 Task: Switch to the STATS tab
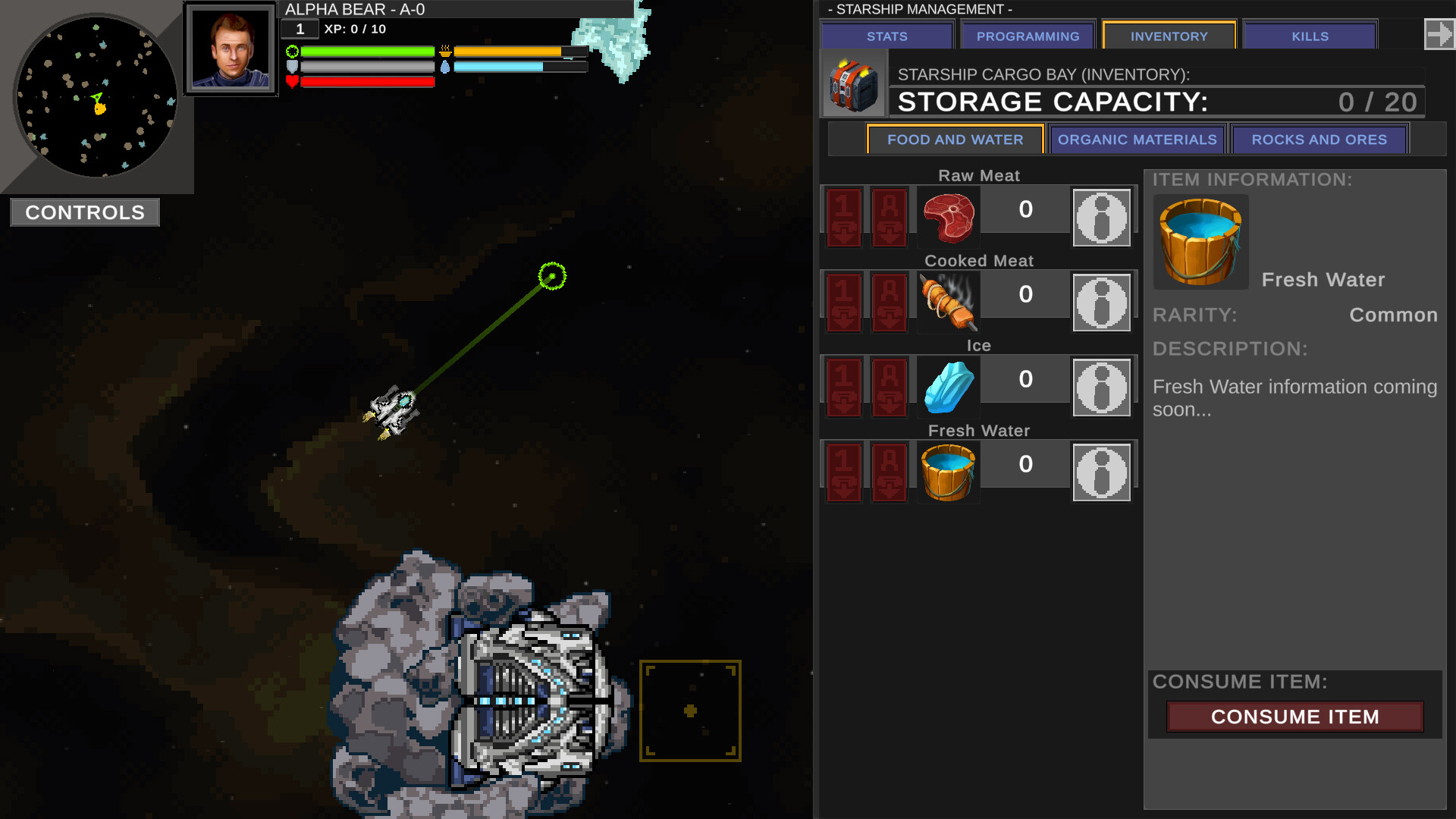click(x=885, y=36)
